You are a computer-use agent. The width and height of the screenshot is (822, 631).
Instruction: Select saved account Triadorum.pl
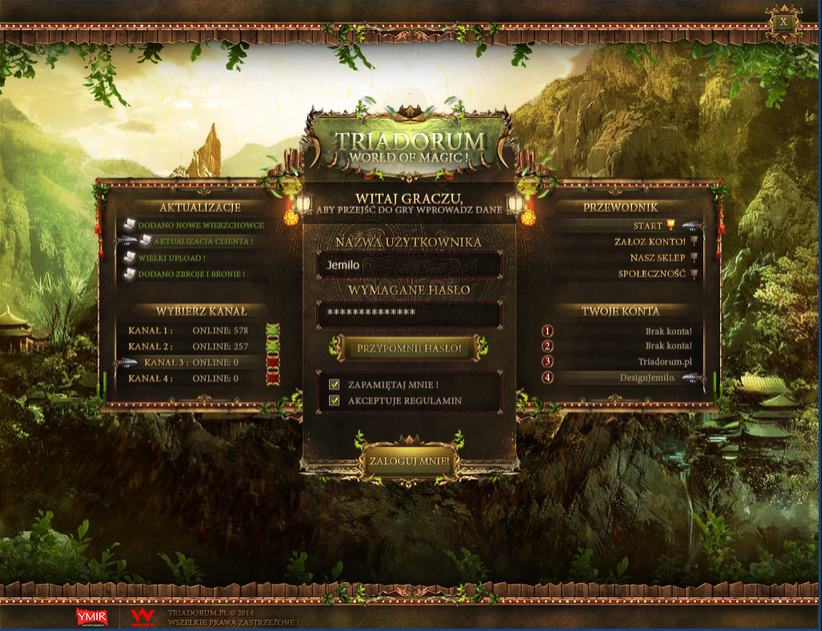[664, 361]
